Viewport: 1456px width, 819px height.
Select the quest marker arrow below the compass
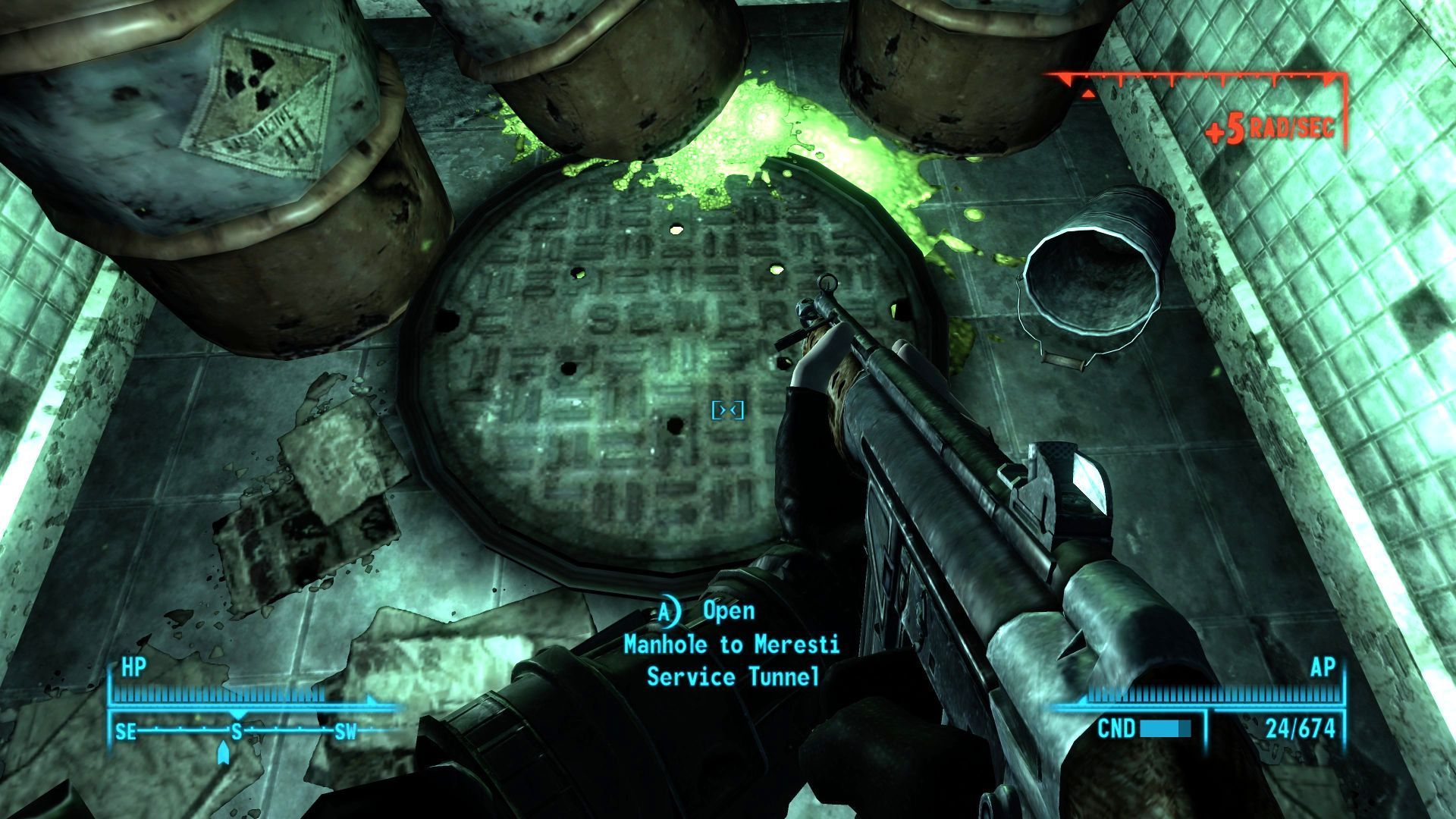tap(223, 753)
